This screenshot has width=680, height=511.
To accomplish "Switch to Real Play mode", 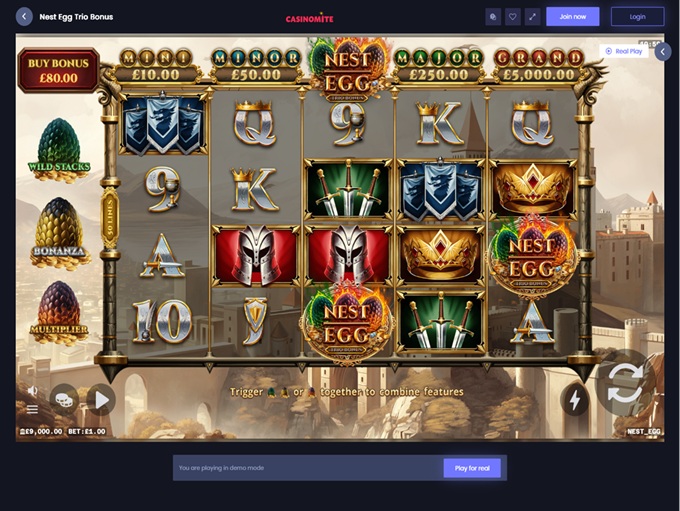I will tap(624, 51).
